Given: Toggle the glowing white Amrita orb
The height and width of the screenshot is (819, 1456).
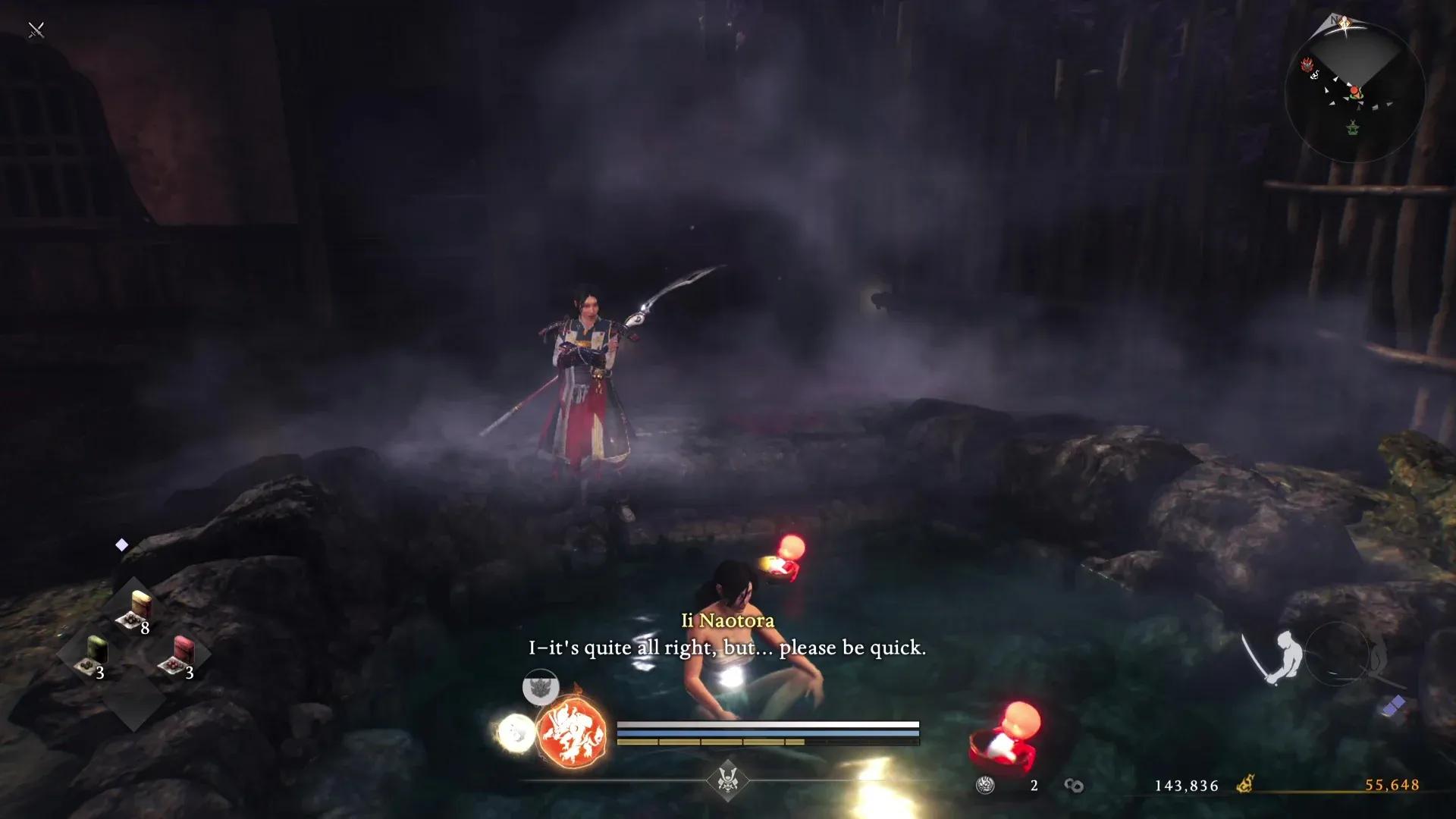Looking at the screenshot, I should point(516,732).
